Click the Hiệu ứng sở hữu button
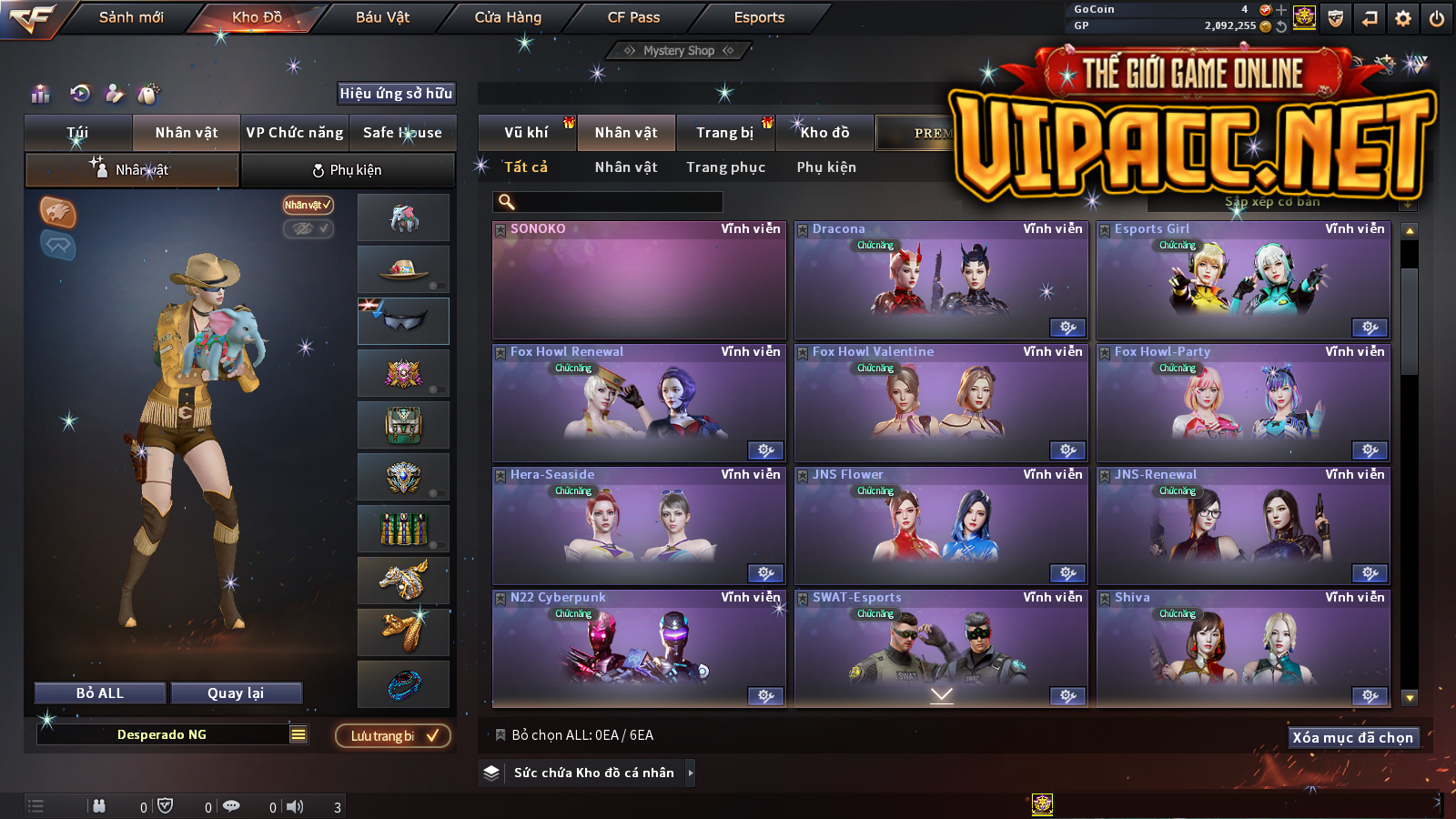 pyautogui.click(x=396, y=93)
